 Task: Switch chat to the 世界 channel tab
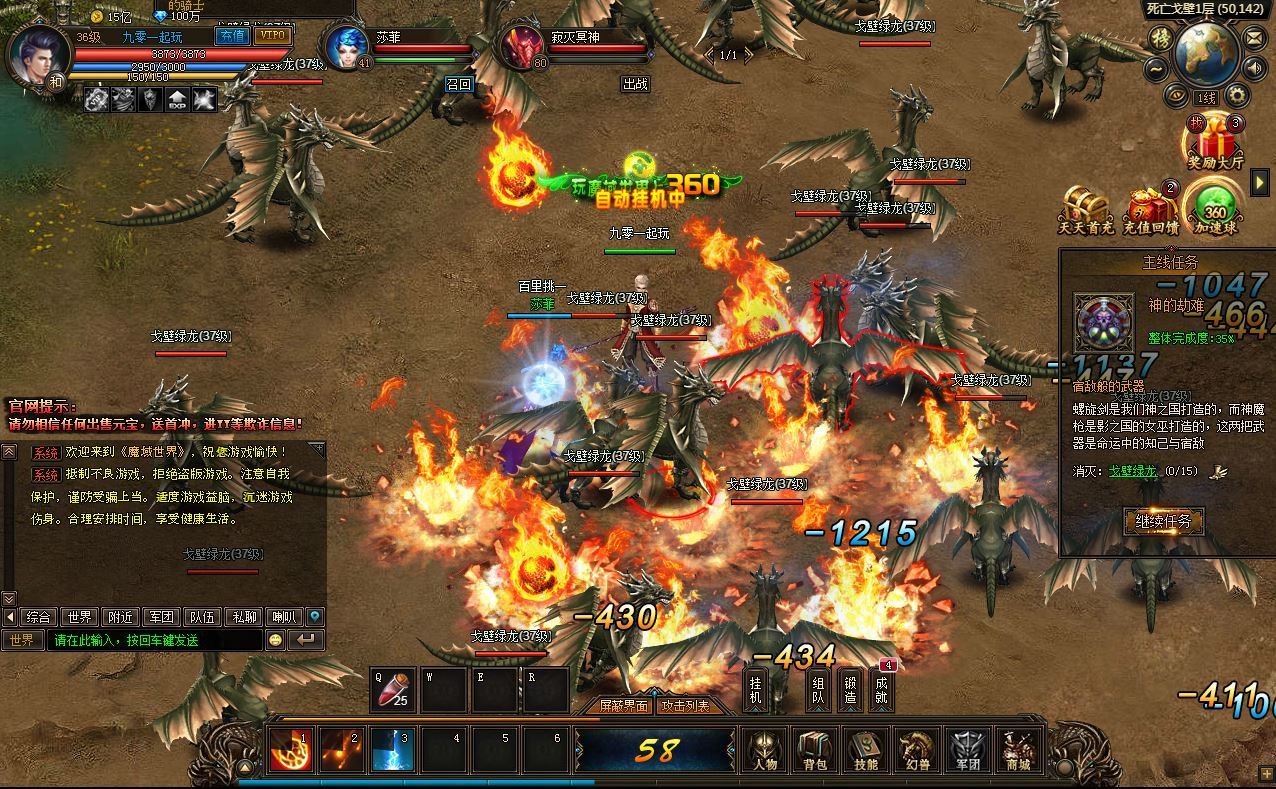(x=80, y=617)
